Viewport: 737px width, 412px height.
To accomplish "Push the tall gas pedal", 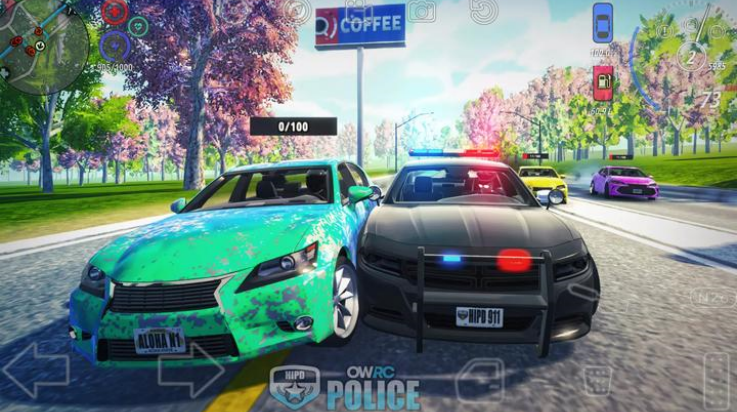I will [716, 380].
